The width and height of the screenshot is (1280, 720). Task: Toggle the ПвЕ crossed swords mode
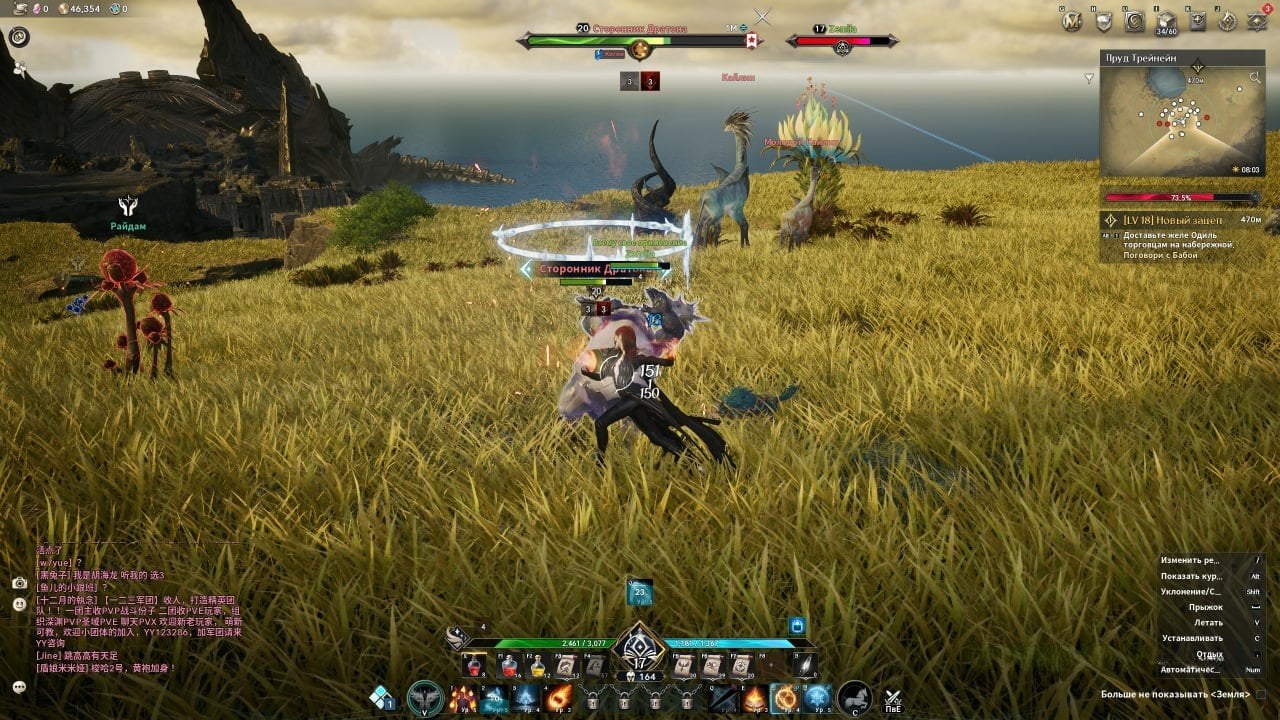coord(894,699)
